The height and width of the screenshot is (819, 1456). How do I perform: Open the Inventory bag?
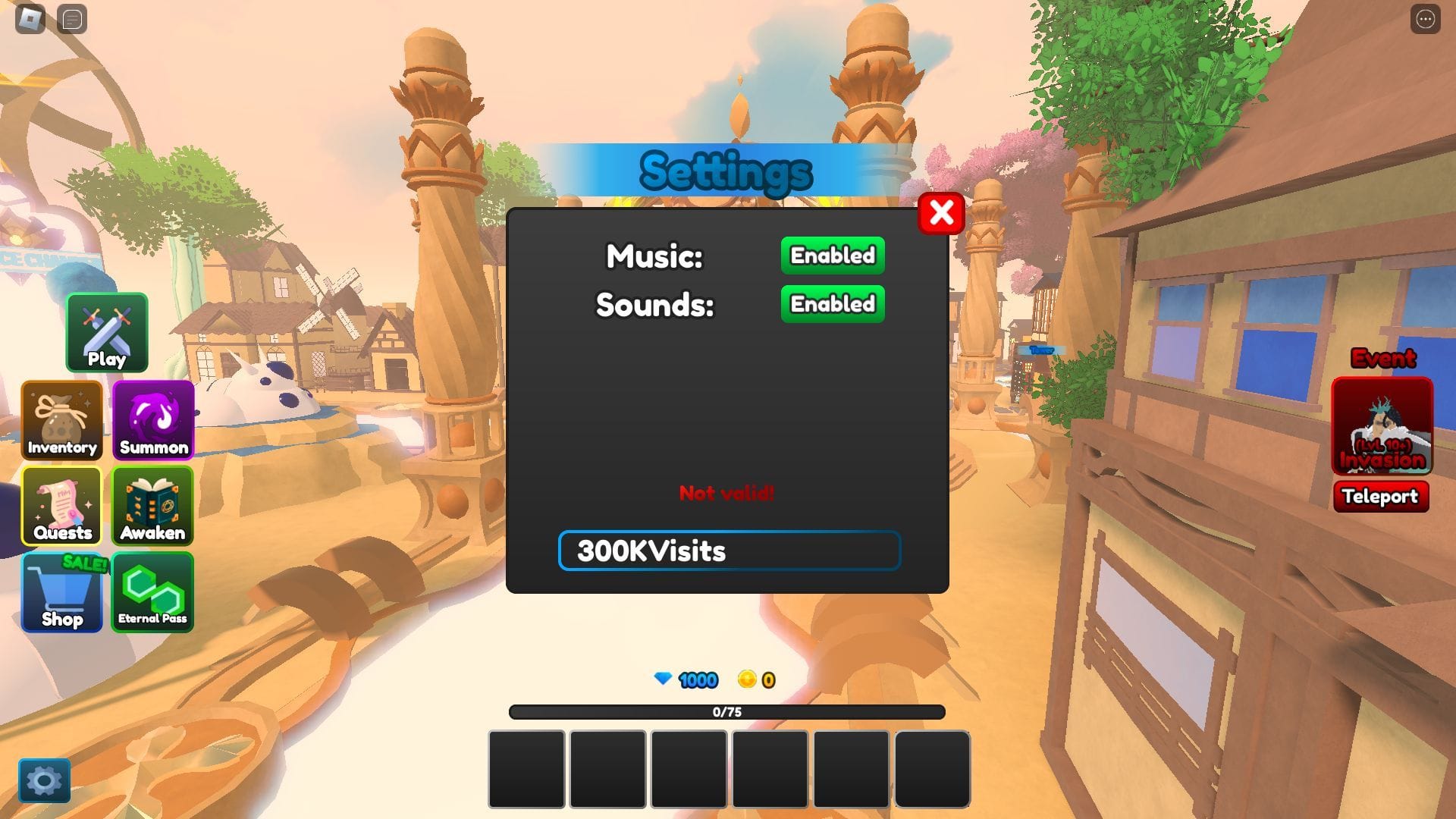pos(62,420)
